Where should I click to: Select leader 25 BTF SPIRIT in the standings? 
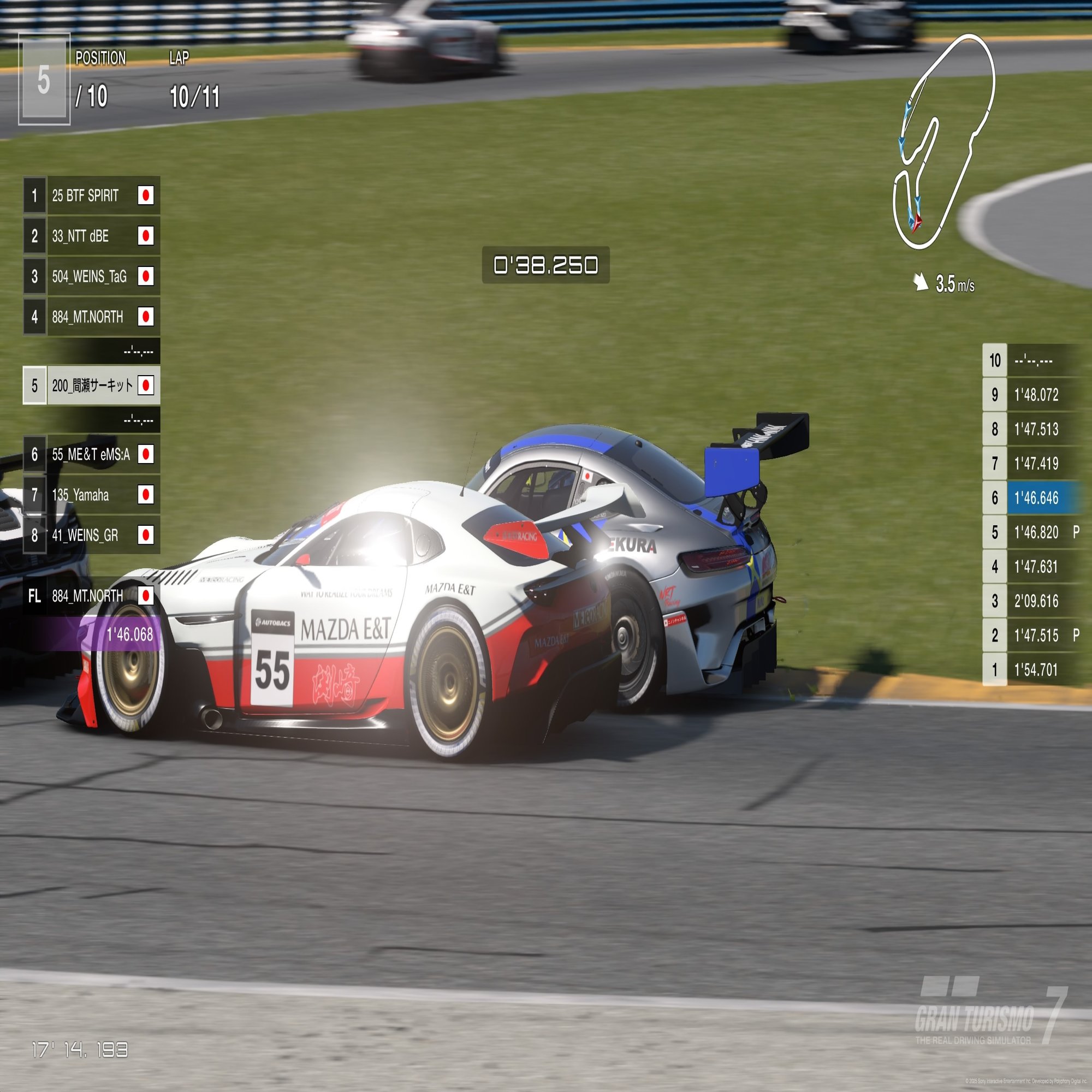pos(92,195)
